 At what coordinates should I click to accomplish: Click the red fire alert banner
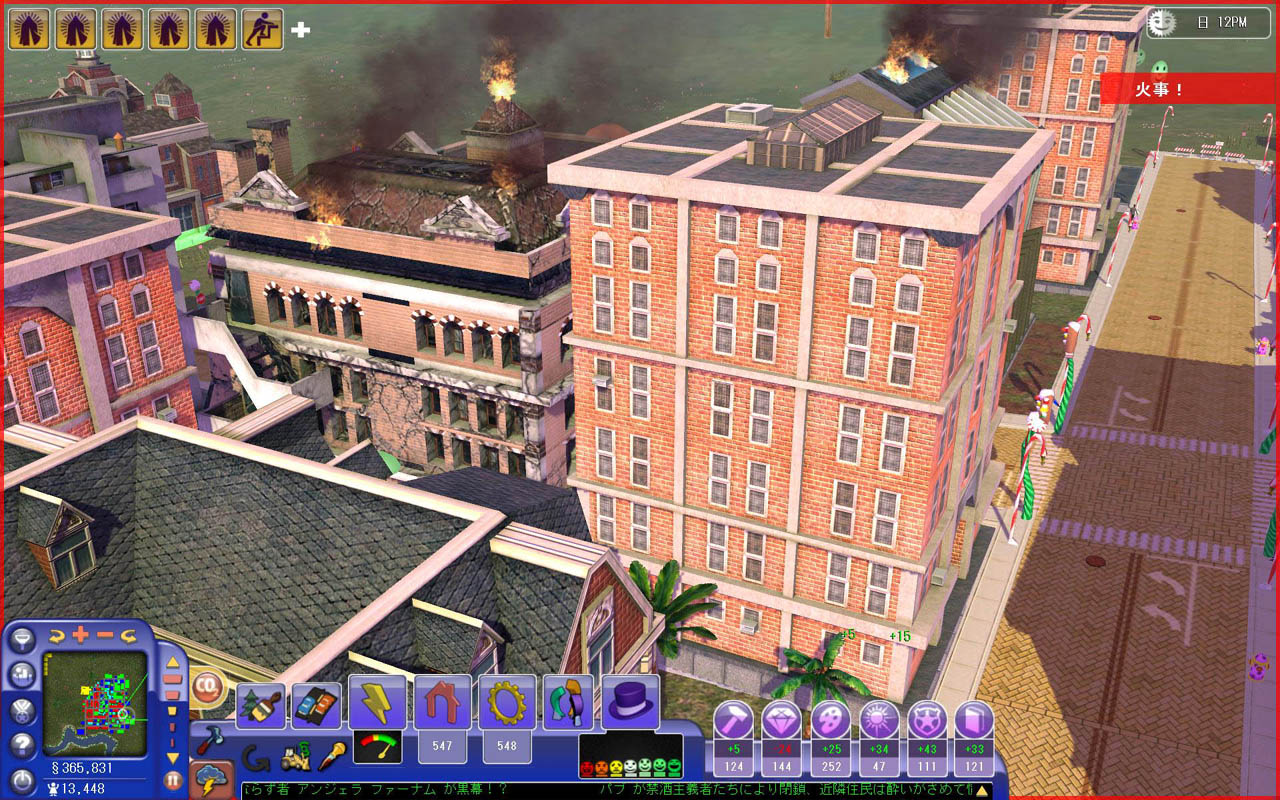(1187, 88)
